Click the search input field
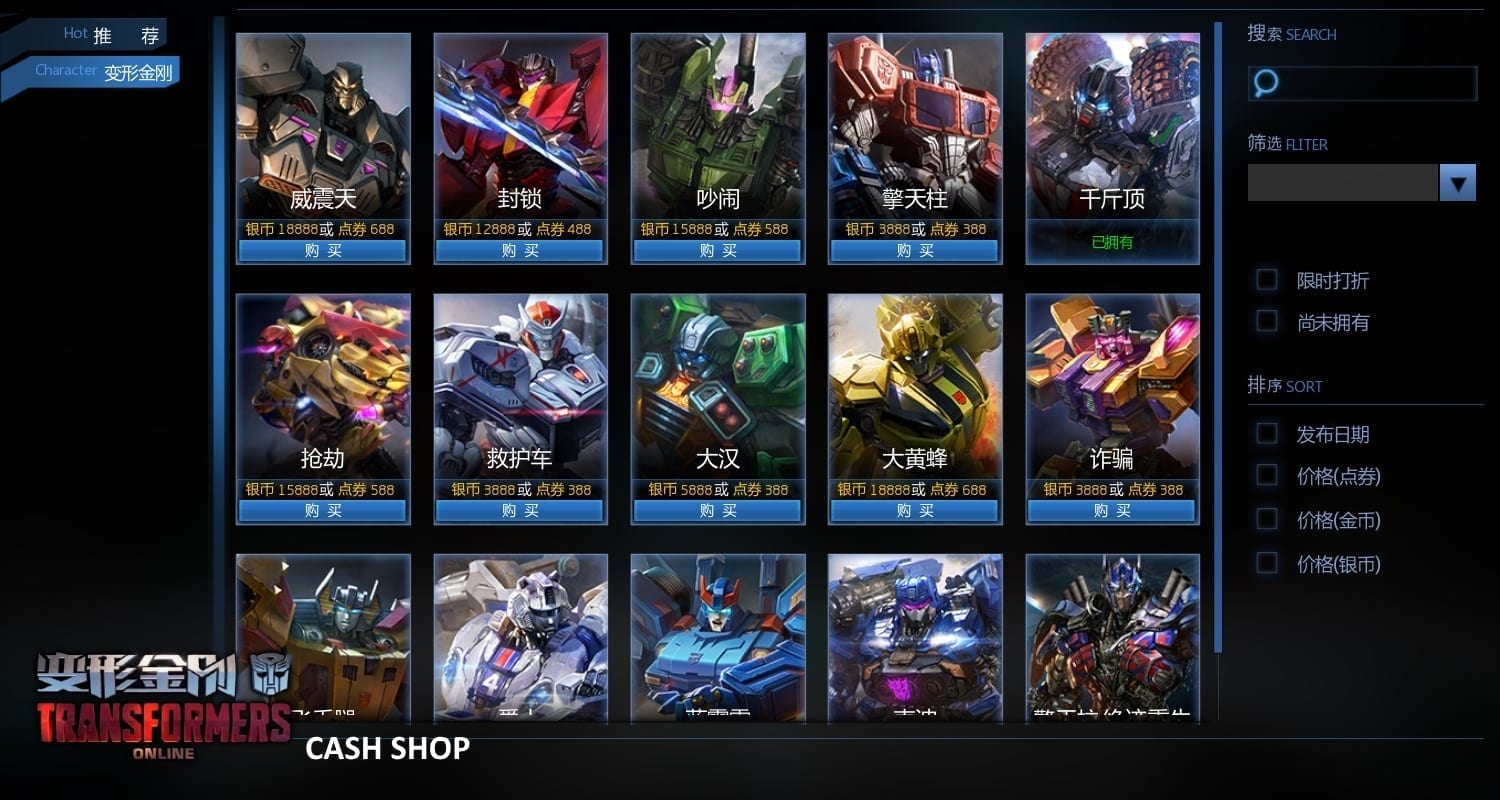Viewport: 1500px width, 800px height. (x=1375, y=83)
